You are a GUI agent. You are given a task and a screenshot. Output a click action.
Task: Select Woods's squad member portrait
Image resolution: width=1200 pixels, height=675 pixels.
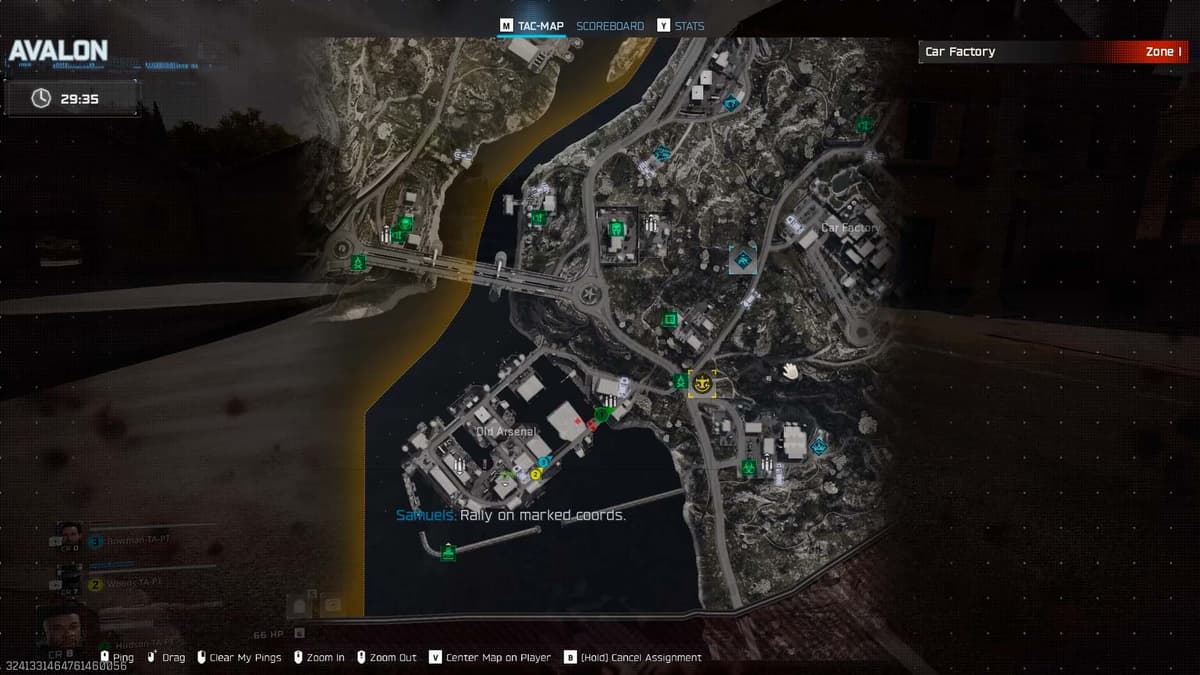click(x=69, y=574)
